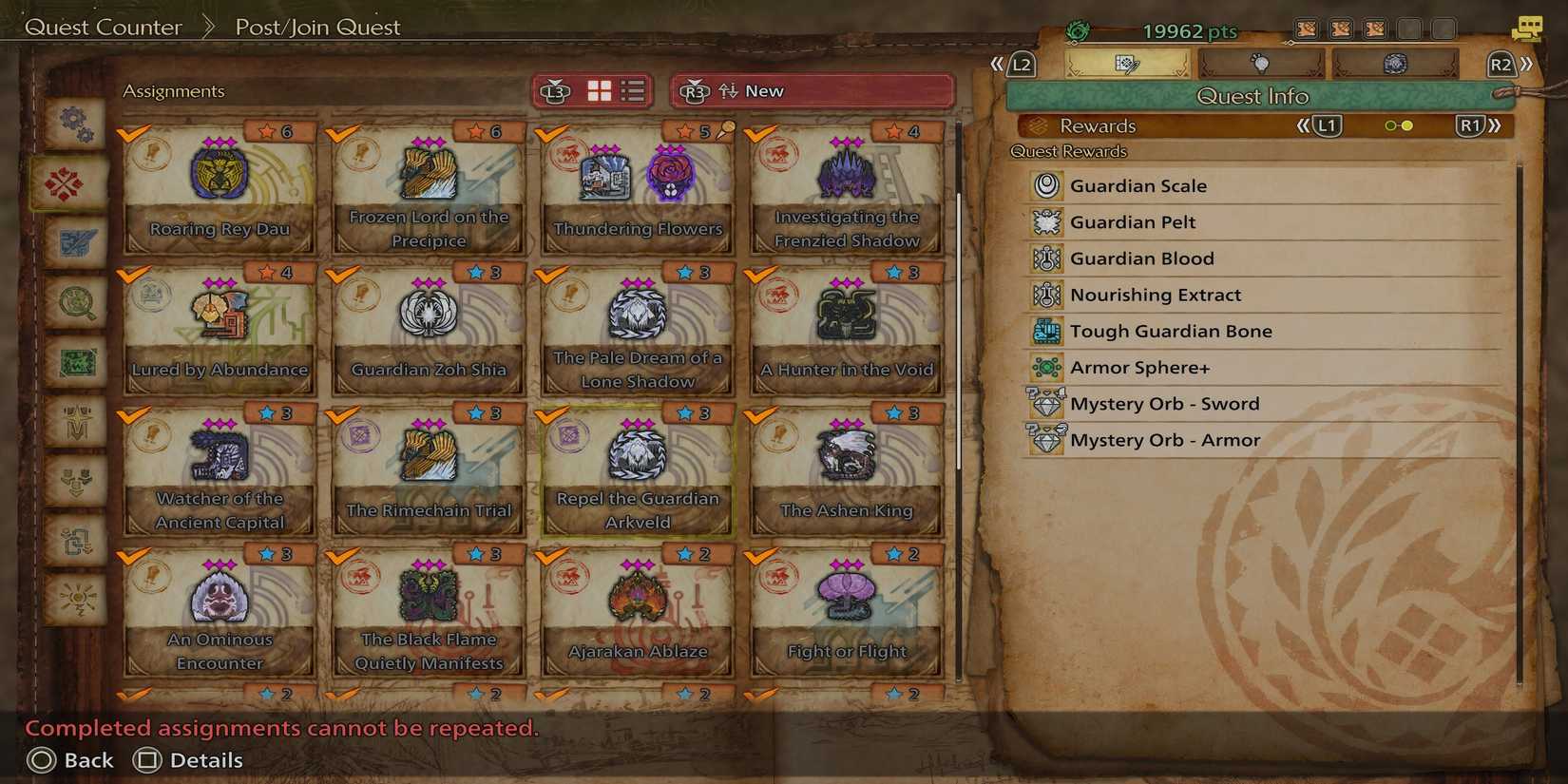The height and width of the screenshot is (784, 1568).
Task: Click the Guild Points laurel icon
Action: (x=1077, y=30)
